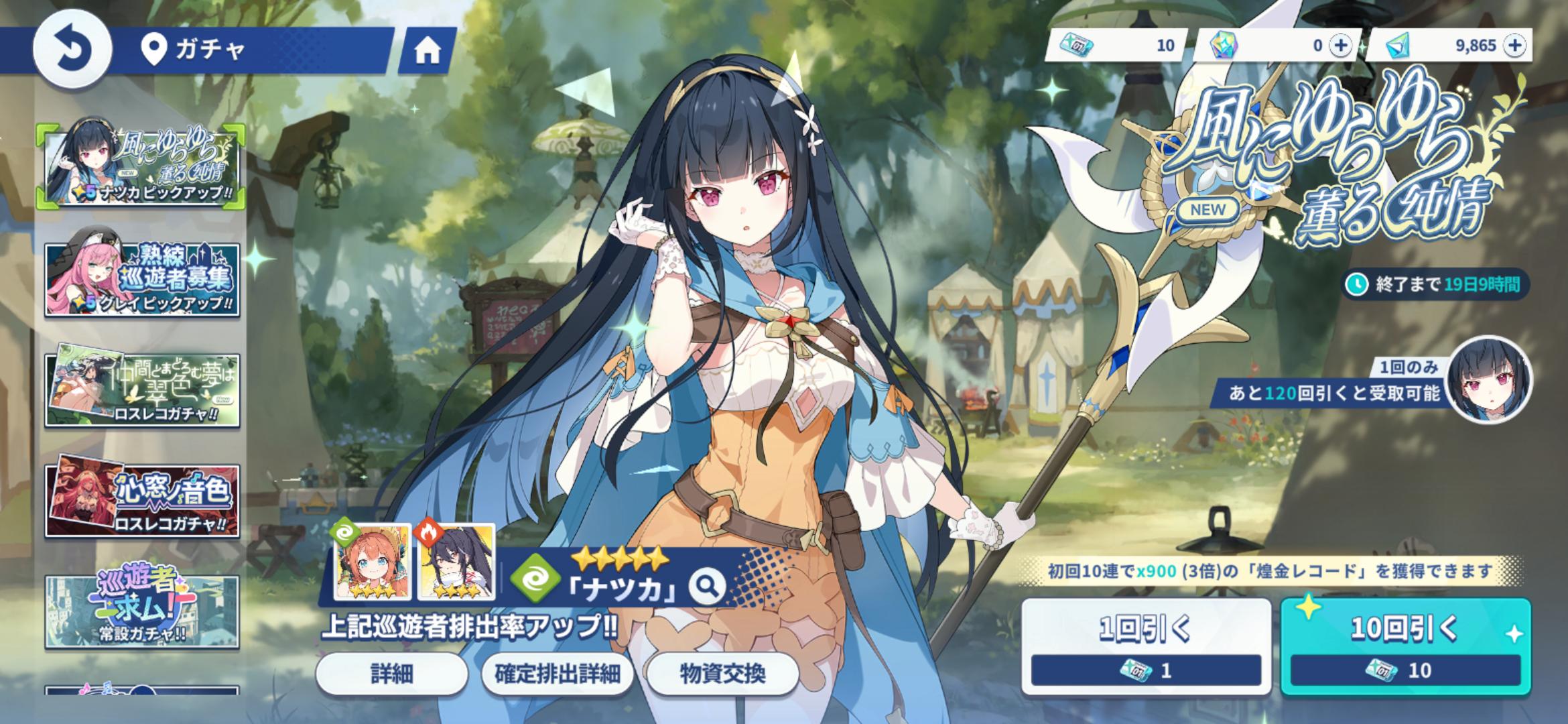This screenshot has height=724, width=1568.
Task: Switch to the グレイ ピックアップ banner
Action: [x=142, y=279]
